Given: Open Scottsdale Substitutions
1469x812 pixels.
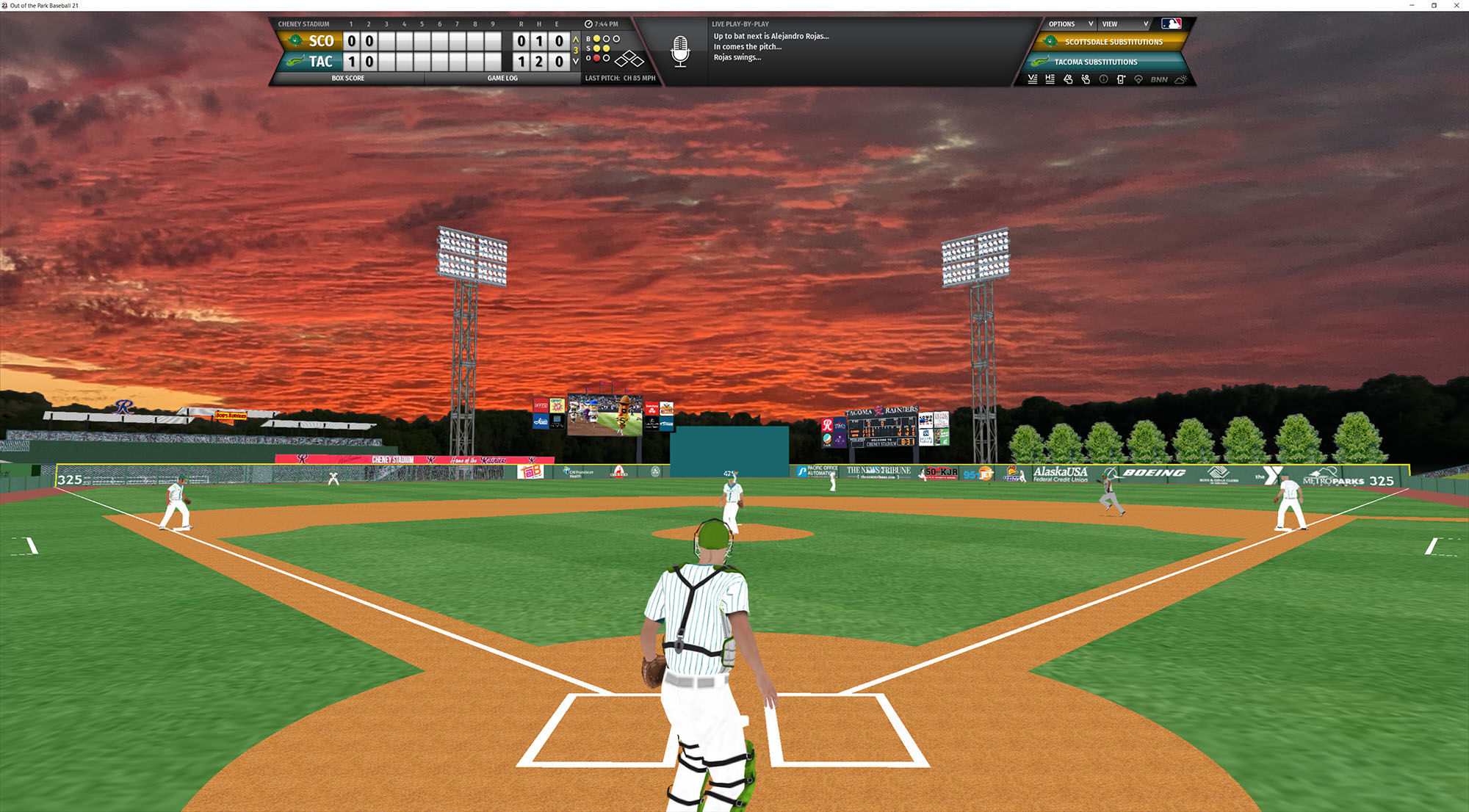Looking at the screenshot, I should pos(1113,42).
